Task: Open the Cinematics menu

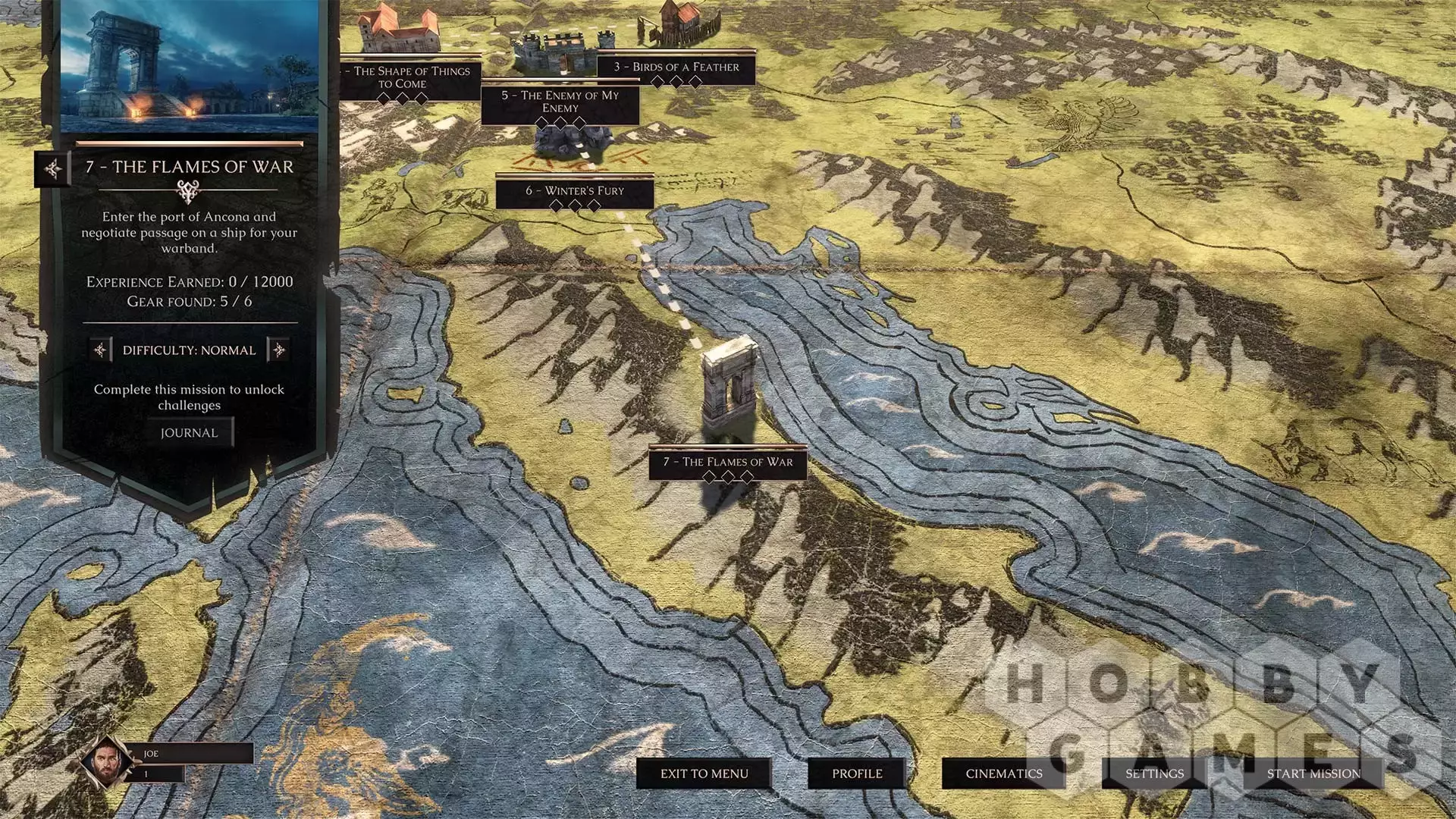Action: [1003, 773]
